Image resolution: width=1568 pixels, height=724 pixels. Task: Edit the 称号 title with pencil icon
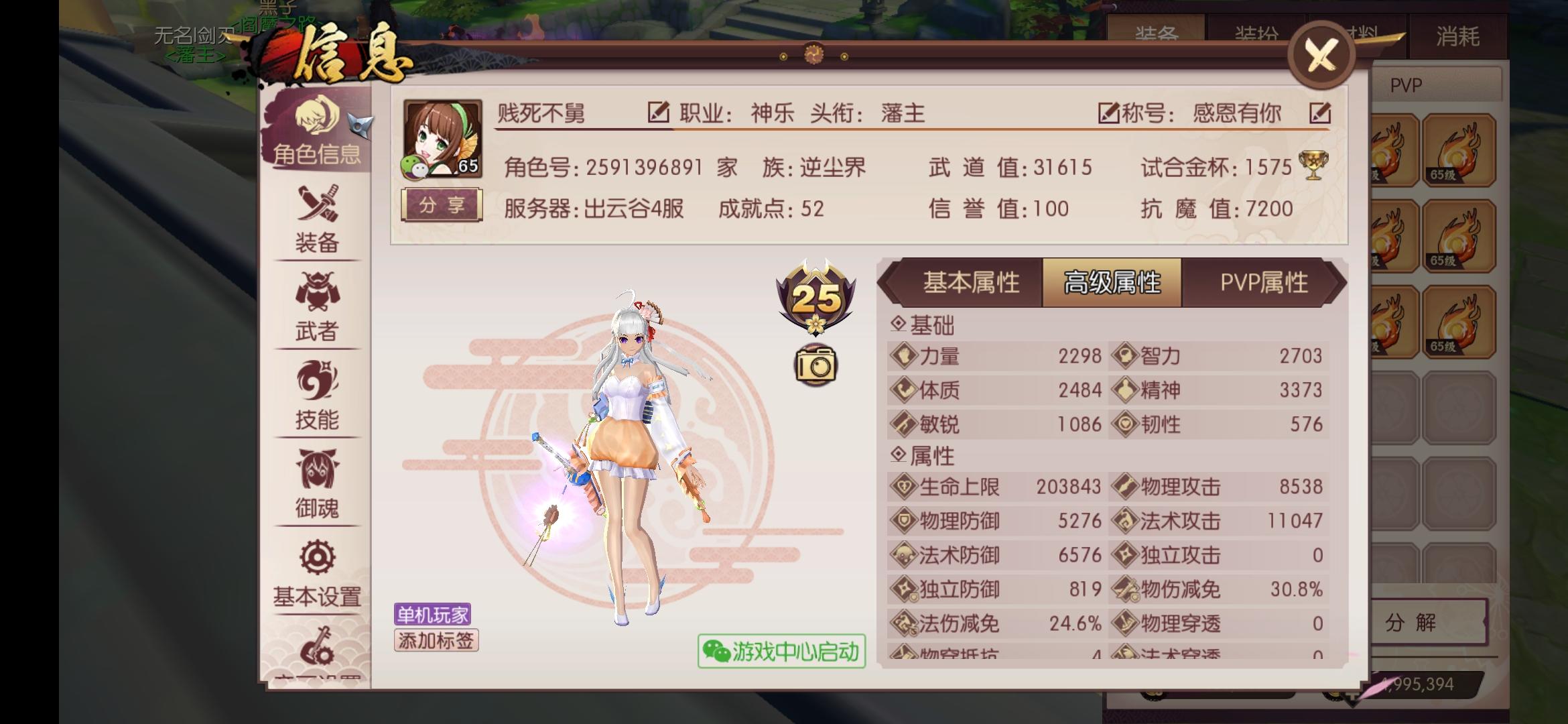click(1319, 113)
